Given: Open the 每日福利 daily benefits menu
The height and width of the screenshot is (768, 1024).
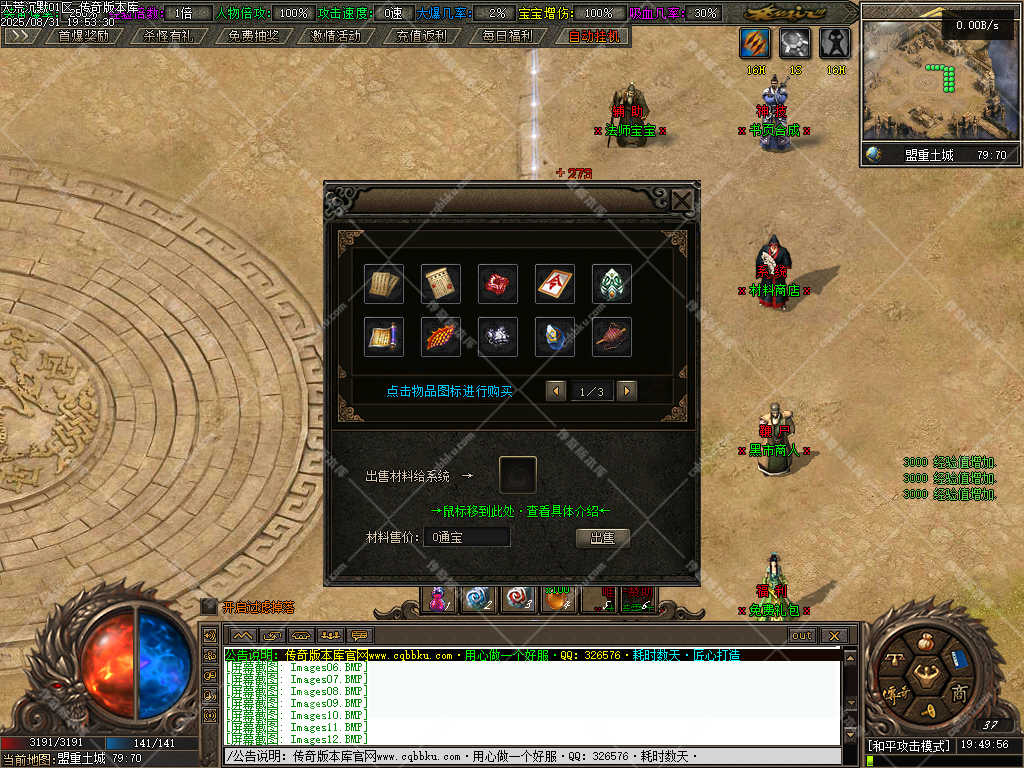Looking at the screenshot, I should (507, 35).
